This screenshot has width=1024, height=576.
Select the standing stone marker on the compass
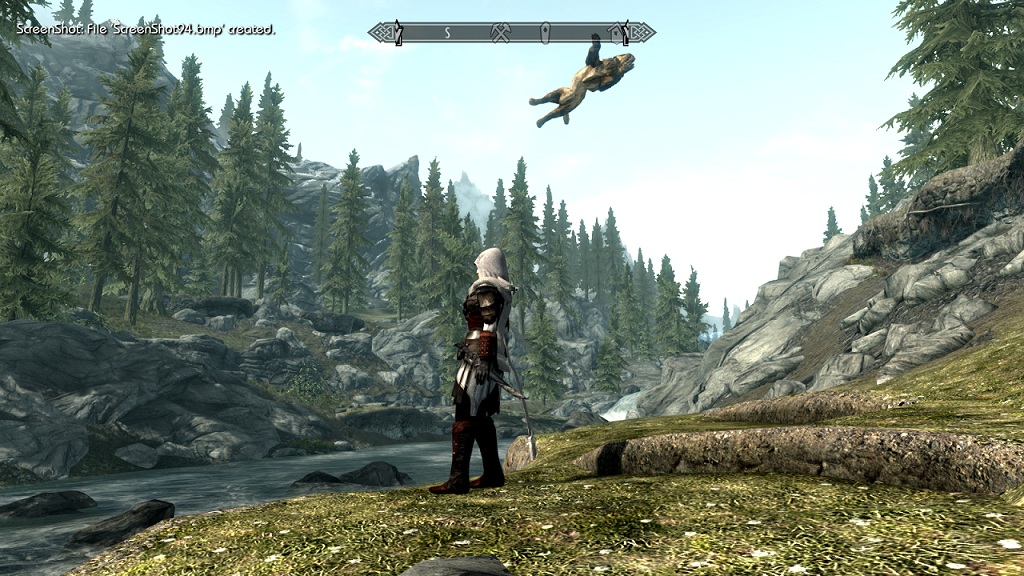click(545, 33)
